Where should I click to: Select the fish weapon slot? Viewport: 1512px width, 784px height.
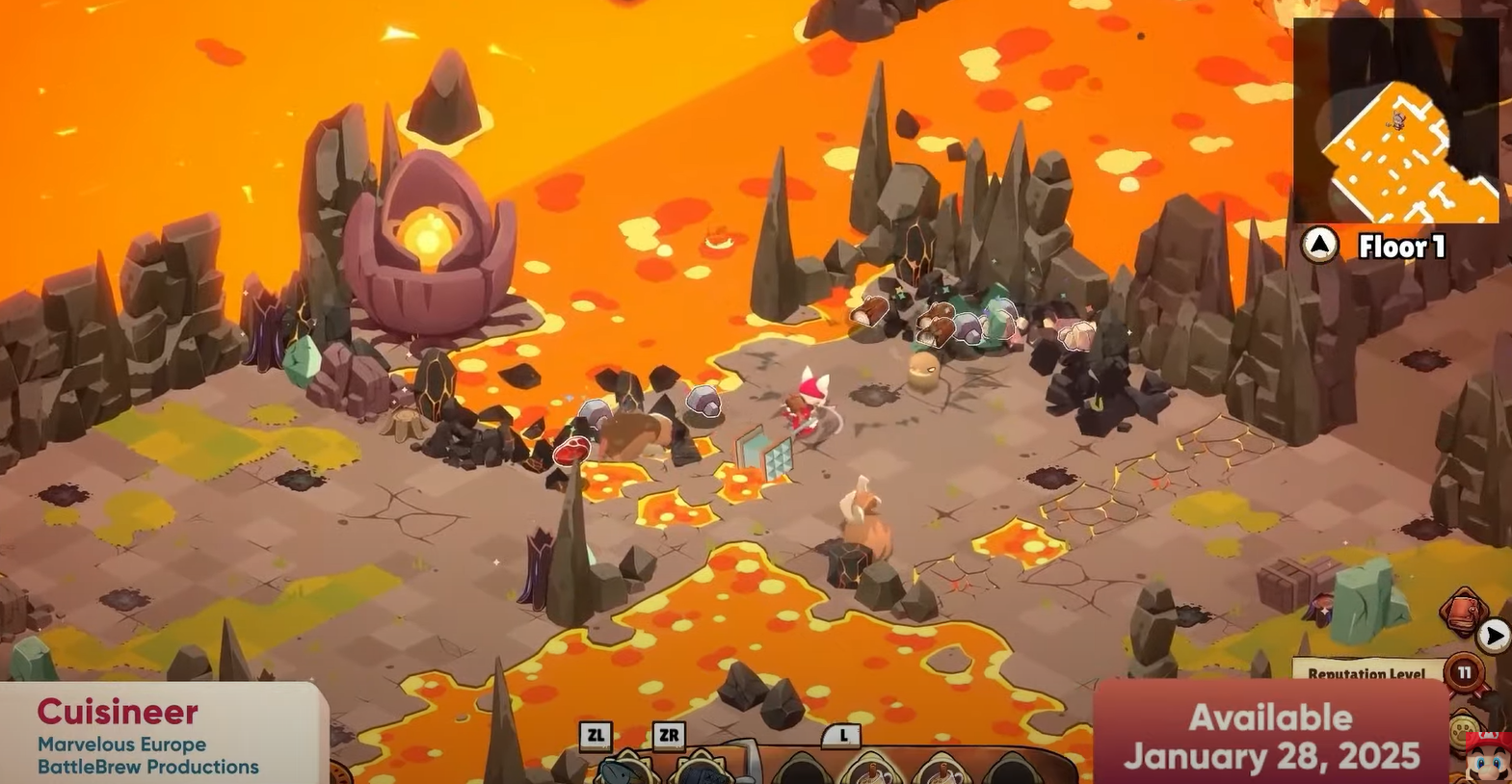point(624,770)
